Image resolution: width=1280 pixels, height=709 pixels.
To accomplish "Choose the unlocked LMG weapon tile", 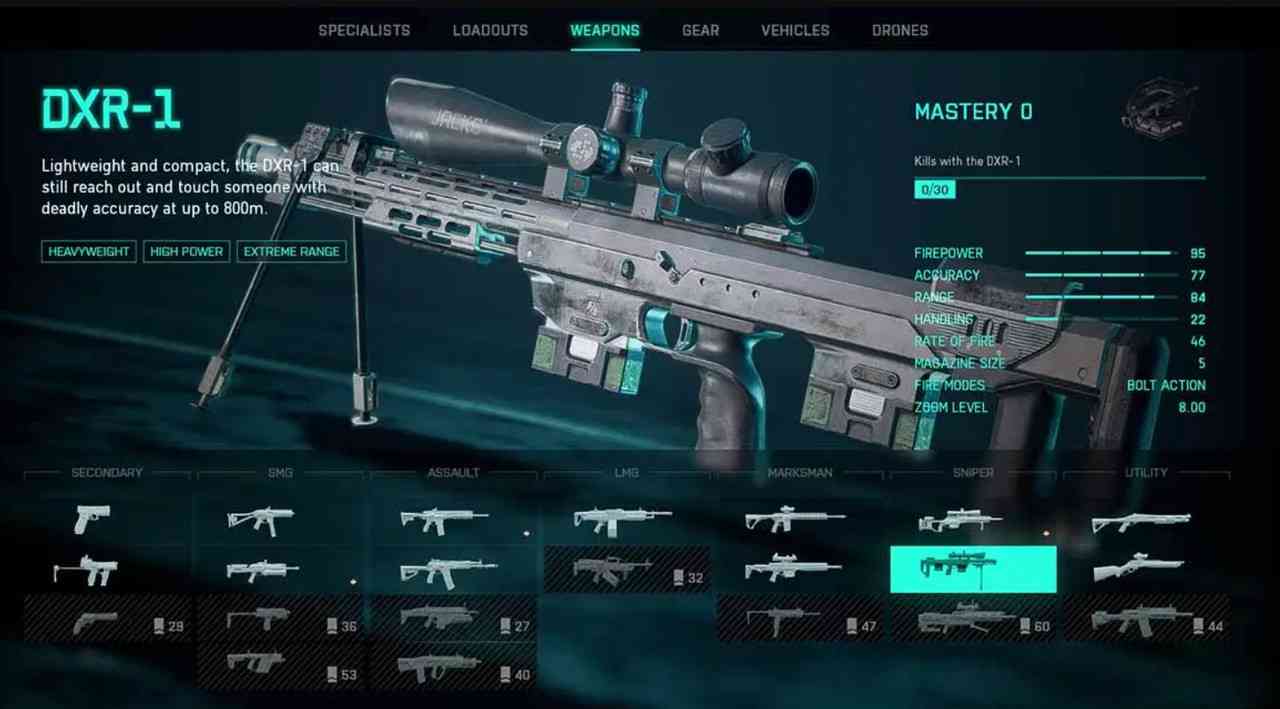I will click(622, 519).
